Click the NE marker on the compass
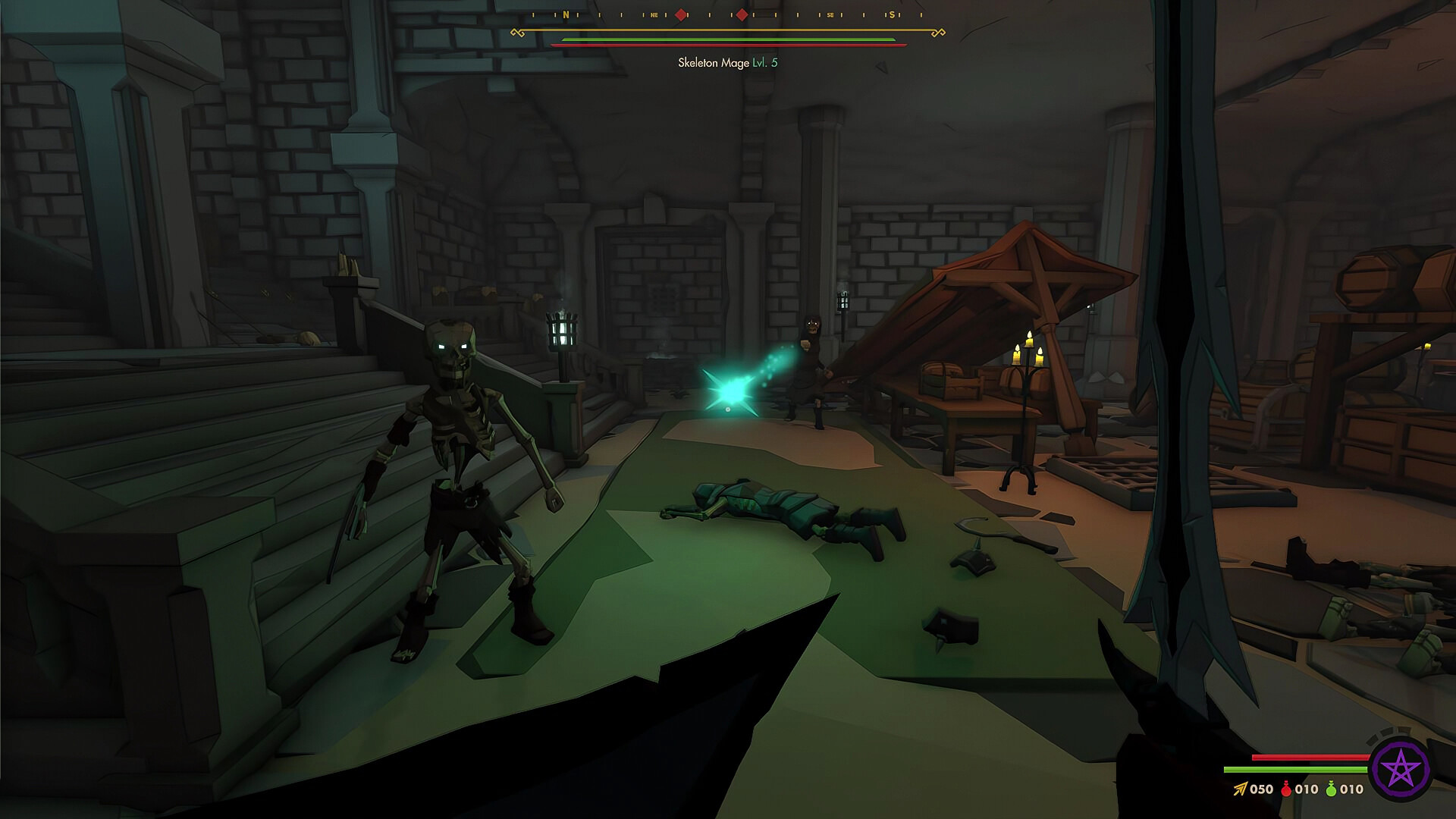This screenshot has height=819, width=1456. click(654, 14)
